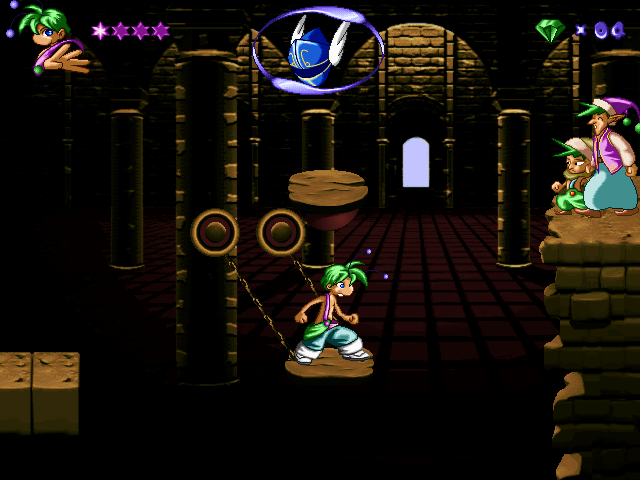Select the winged blue helmet power-up icon
Image resolution: width=640 pixels, height=480 pixels.
click(x=317, y=50)
